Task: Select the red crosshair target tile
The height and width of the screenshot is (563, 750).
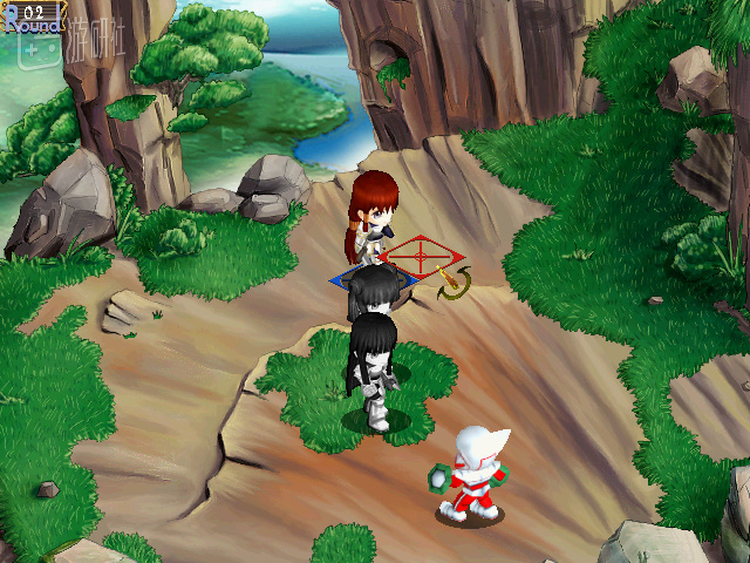Action: (421, 258)
